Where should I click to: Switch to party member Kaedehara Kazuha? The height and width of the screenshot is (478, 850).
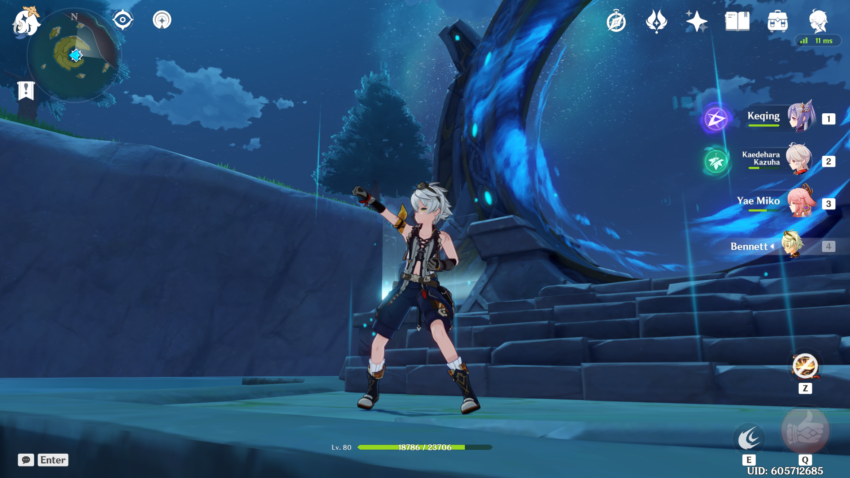point(798,160)
